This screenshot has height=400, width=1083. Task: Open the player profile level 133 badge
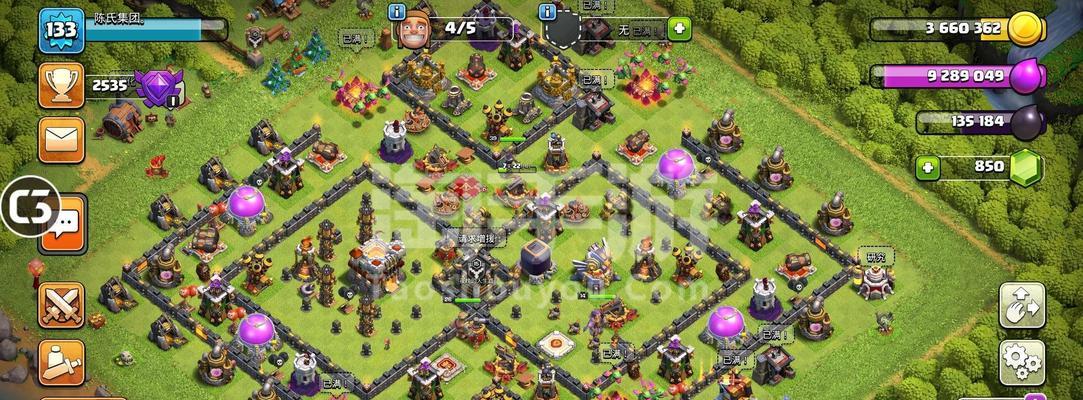pos(60,30)
